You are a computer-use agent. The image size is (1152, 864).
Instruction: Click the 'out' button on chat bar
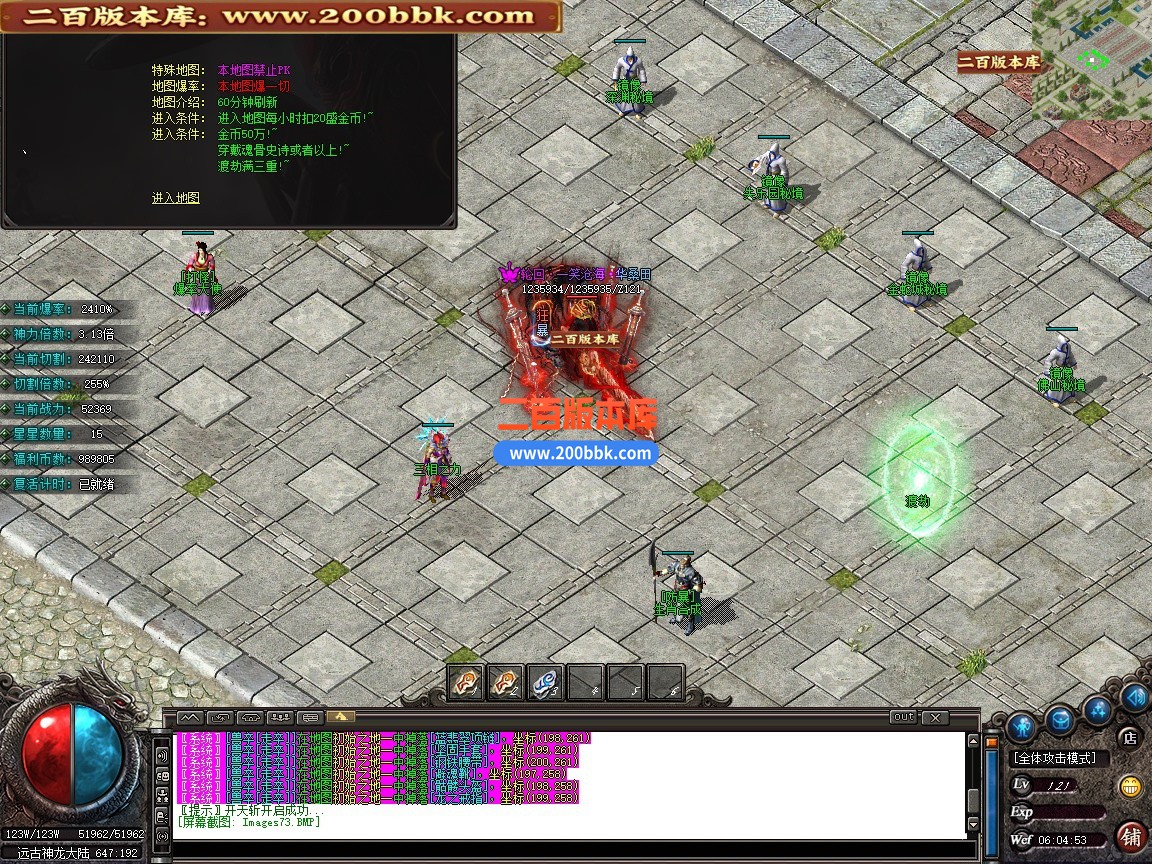pyautogui.click(x=903, y=717)
